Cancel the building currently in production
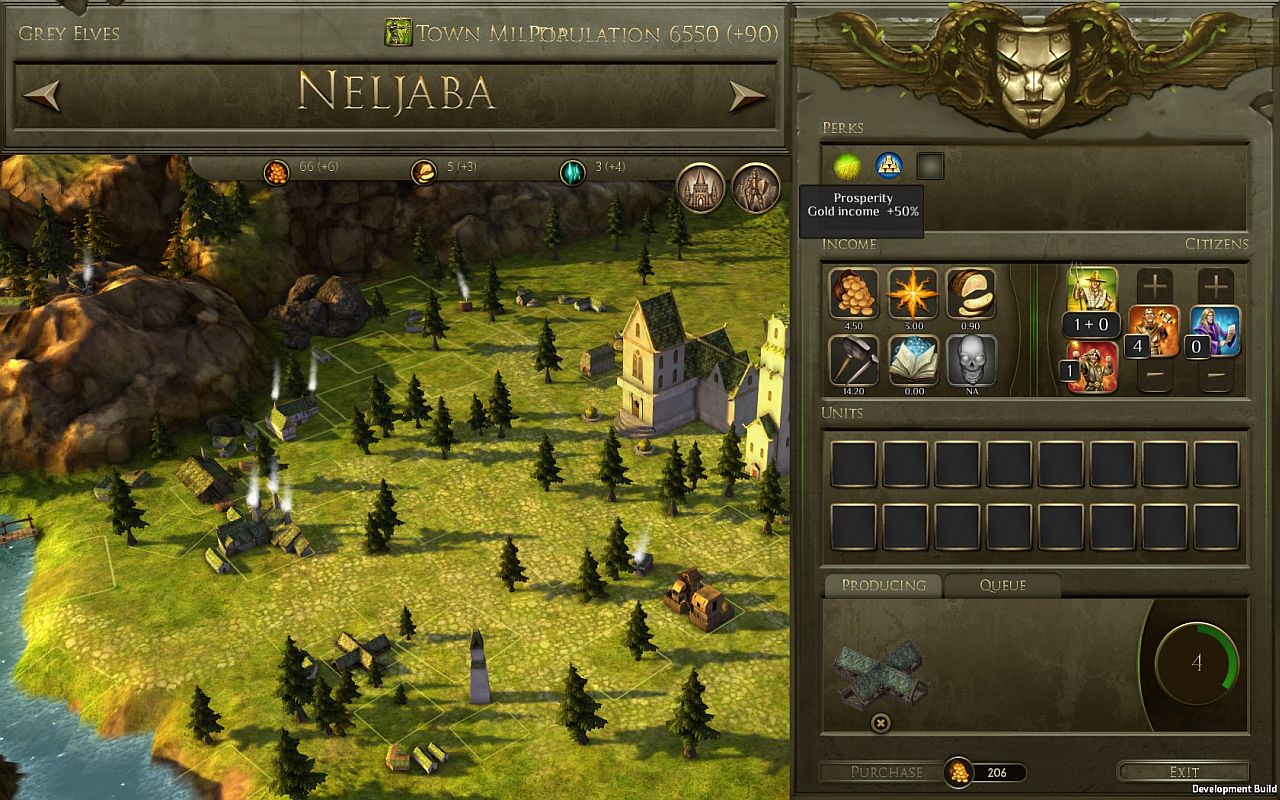The image size is (1280, 800). (x=881, y=722)
